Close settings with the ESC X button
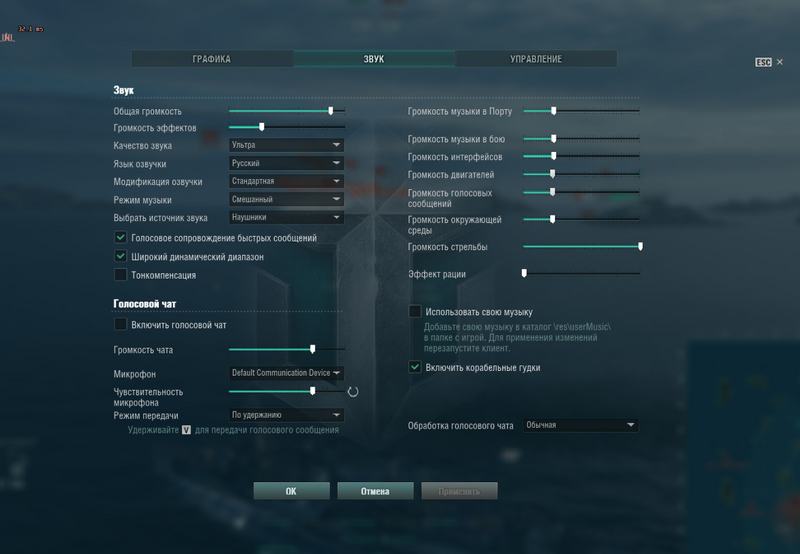 click(x=780, y=62)
